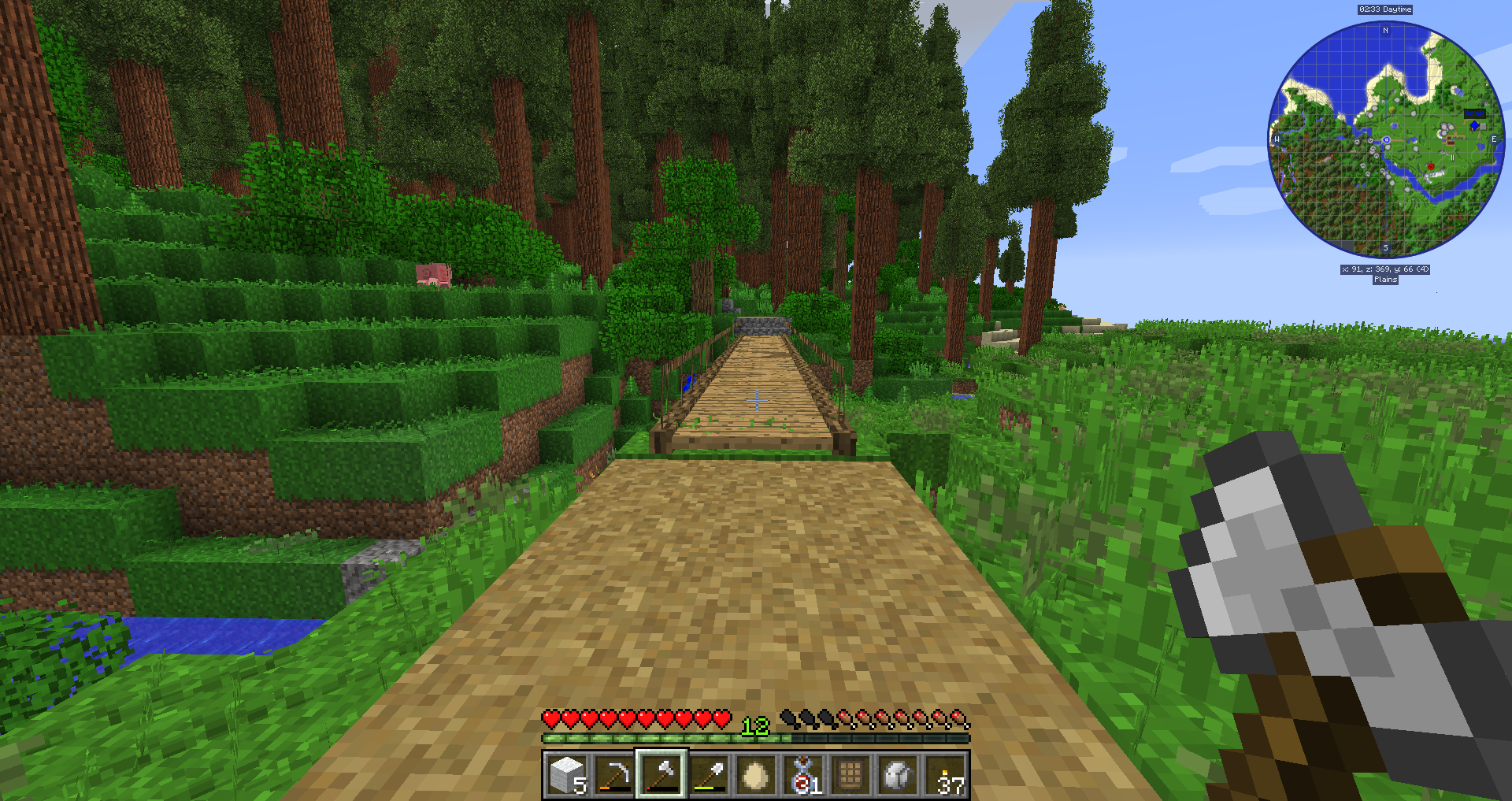Choose the iron helmet hotbar slot

point(898,775)
